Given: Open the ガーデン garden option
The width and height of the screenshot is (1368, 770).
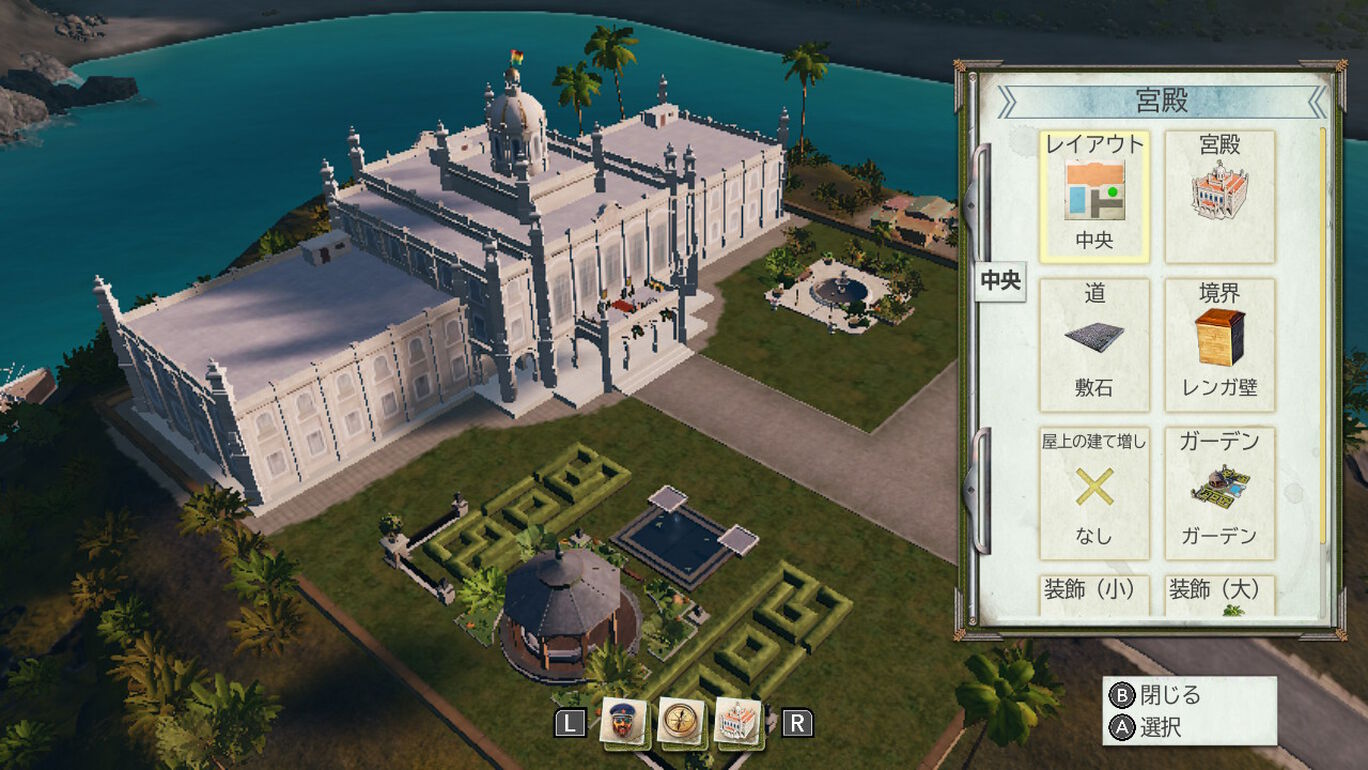Looking at the screenshot, I should coord(1219,492).
